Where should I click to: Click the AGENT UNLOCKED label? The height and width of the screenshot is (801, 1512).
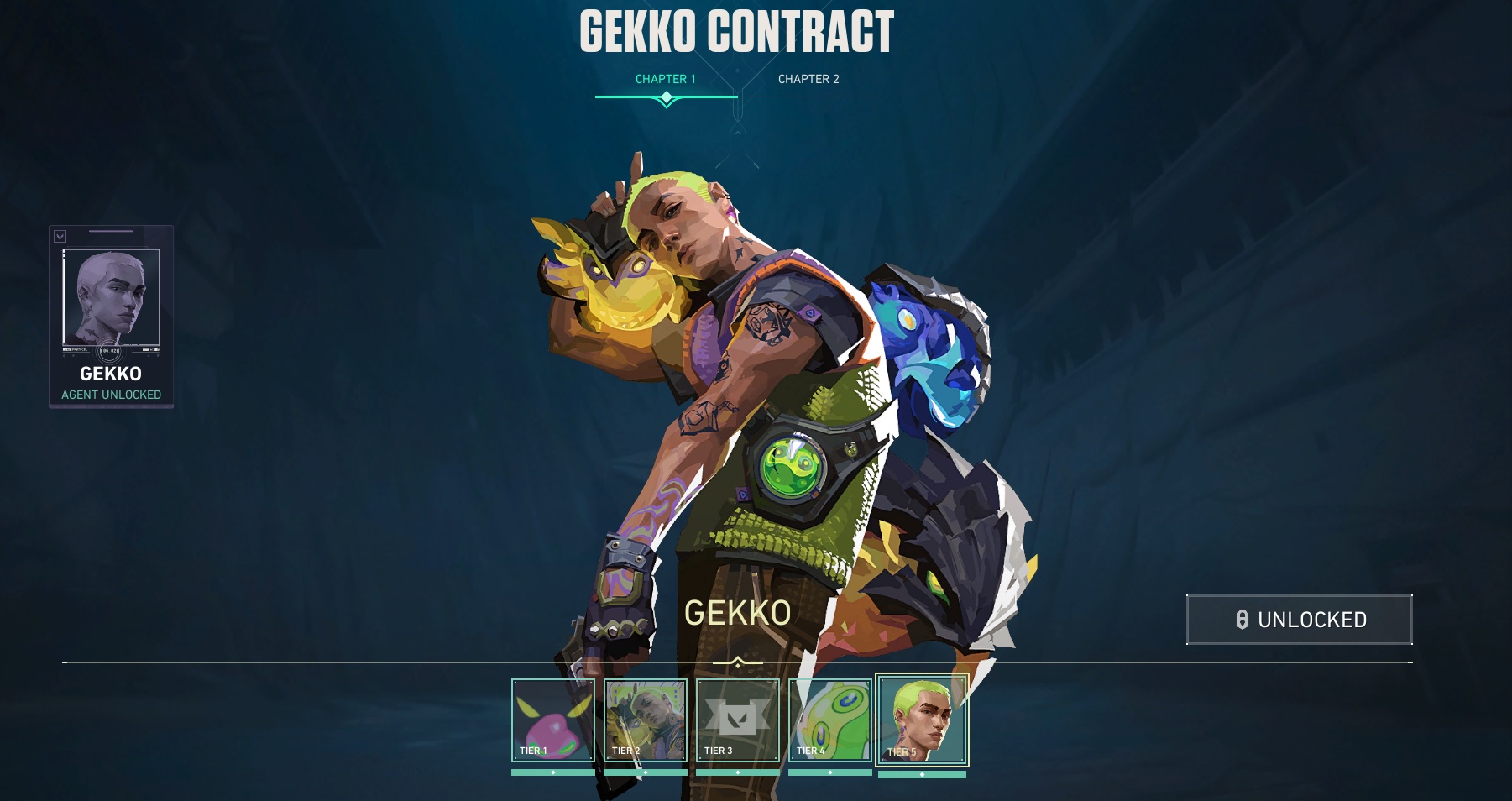(110, 393)
